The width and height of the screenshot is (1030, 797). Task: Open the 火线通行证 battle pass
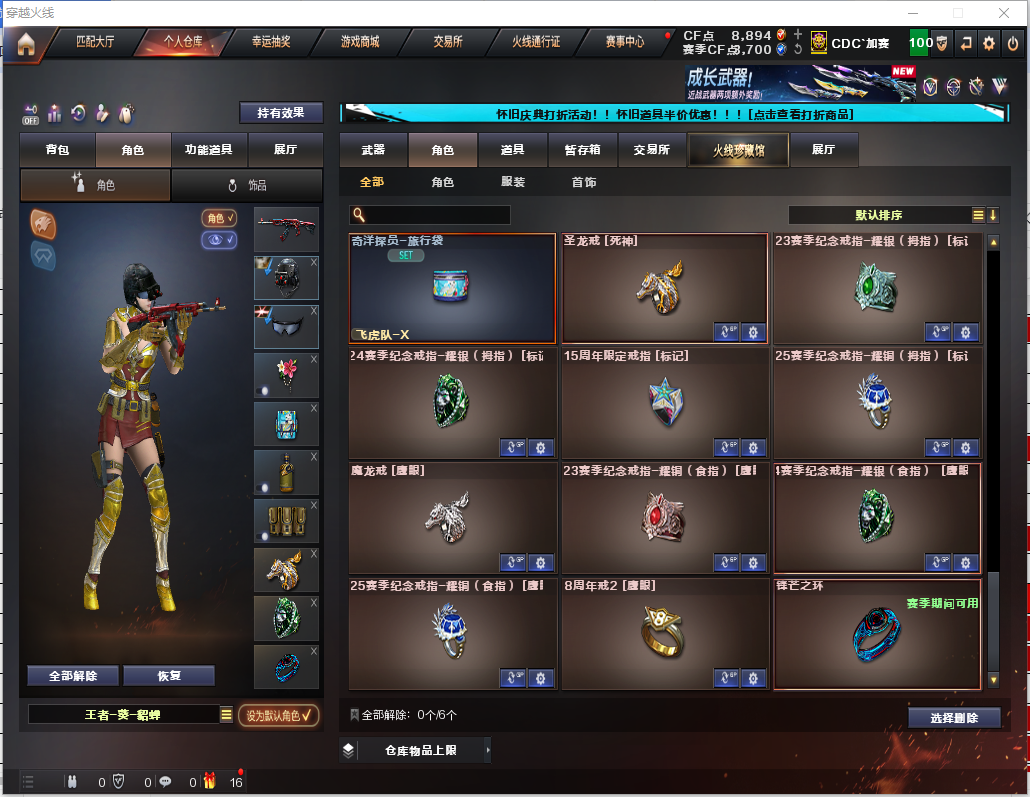click(536, 42)
